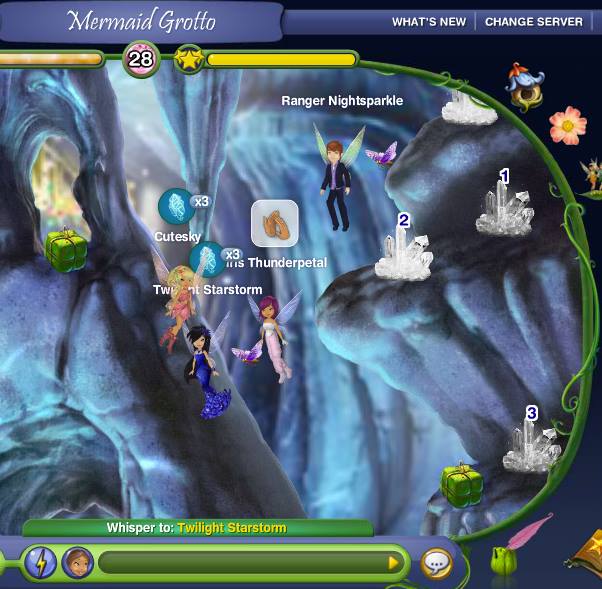602x589 pixels.
Task: Select the Whisper to Twilight Starstorm bar
Action: (x=197, y=528)
